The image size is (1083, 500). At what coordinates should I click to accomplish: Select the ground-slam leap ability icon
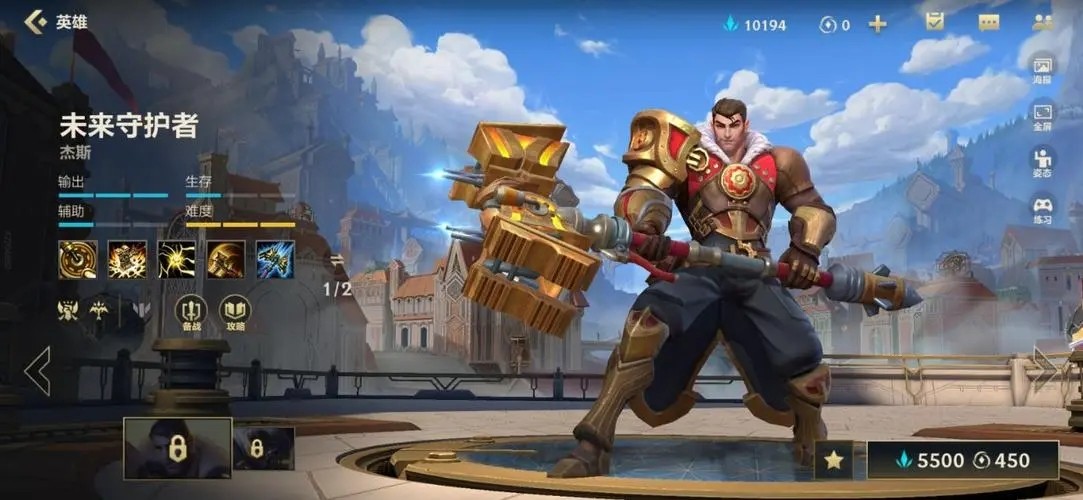tap(127, 260)
